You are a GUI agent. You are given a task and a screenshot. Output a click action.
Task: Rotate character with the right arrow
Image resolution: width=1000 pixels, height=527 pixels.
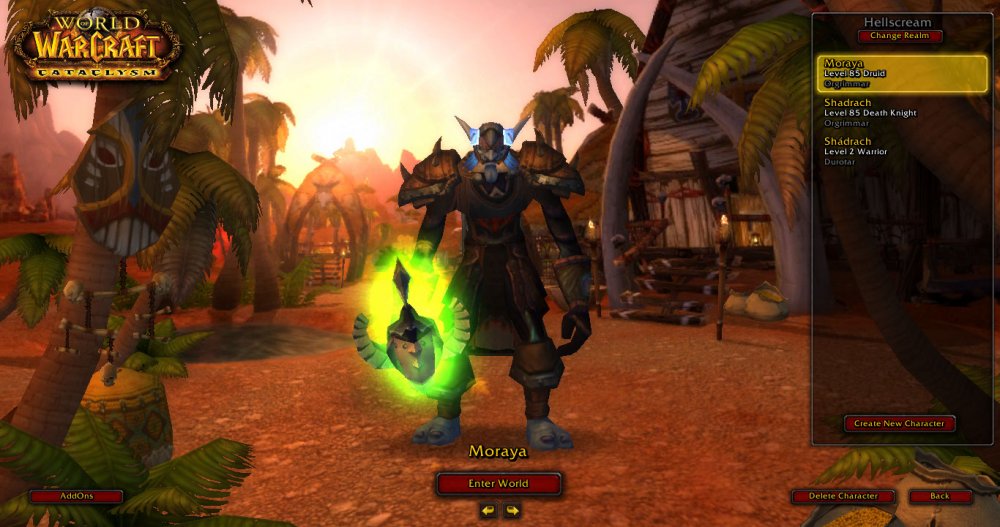512,511
